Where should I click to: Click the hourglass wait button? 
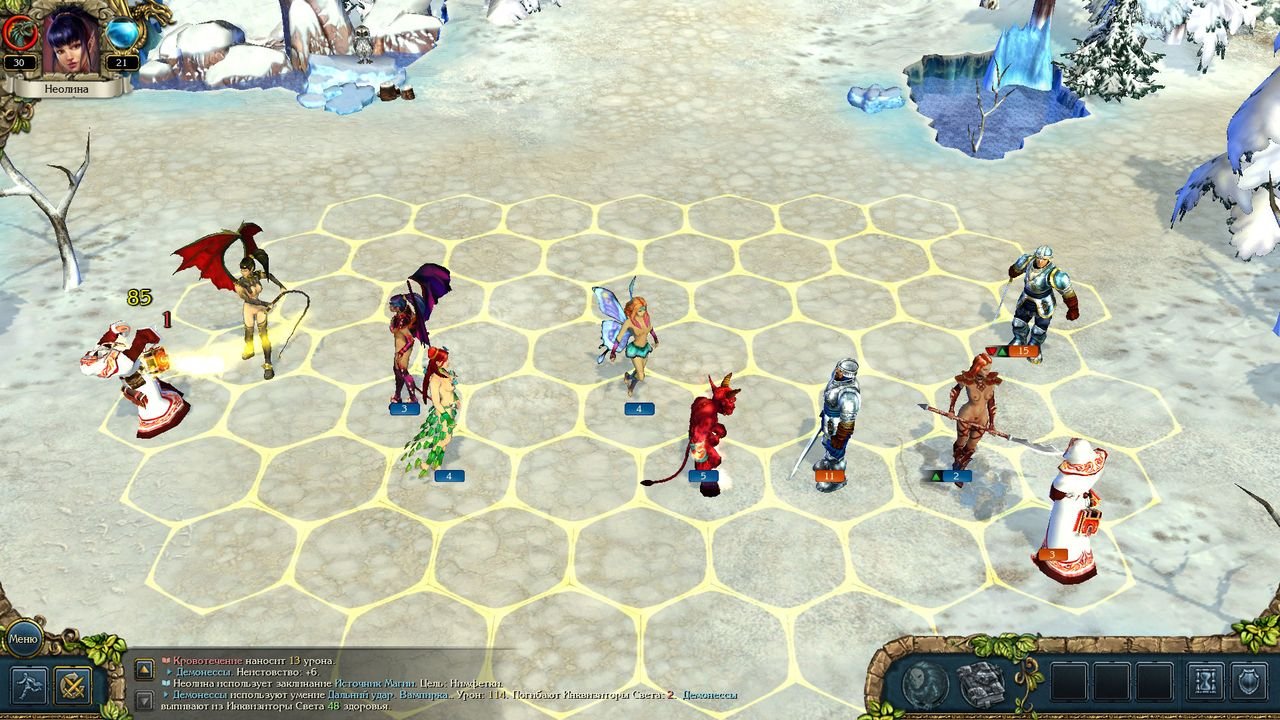(x=1205, y=682)
